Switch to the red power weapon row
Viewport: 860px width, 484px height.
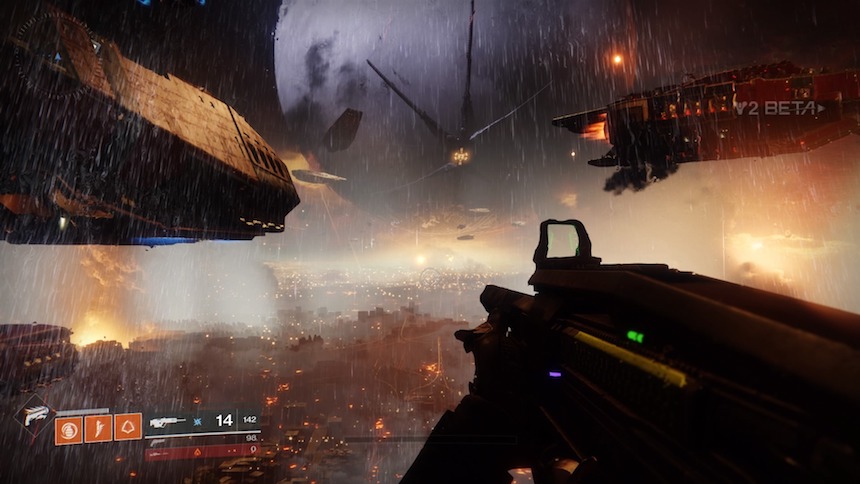pyautogui.click(x=200, y=452)
